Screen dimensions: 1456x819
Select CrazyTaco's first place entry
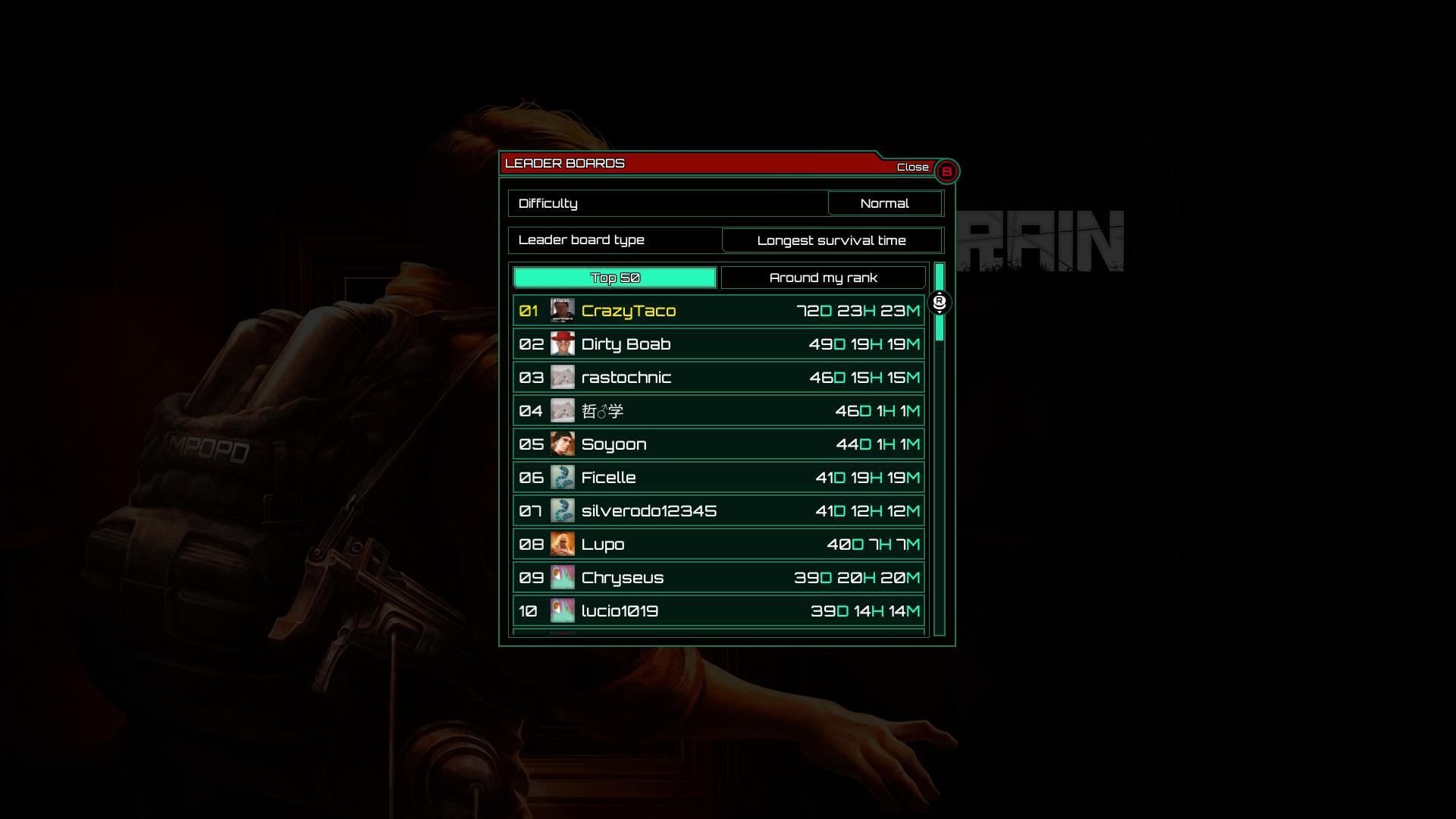click(x=718, y=311)
